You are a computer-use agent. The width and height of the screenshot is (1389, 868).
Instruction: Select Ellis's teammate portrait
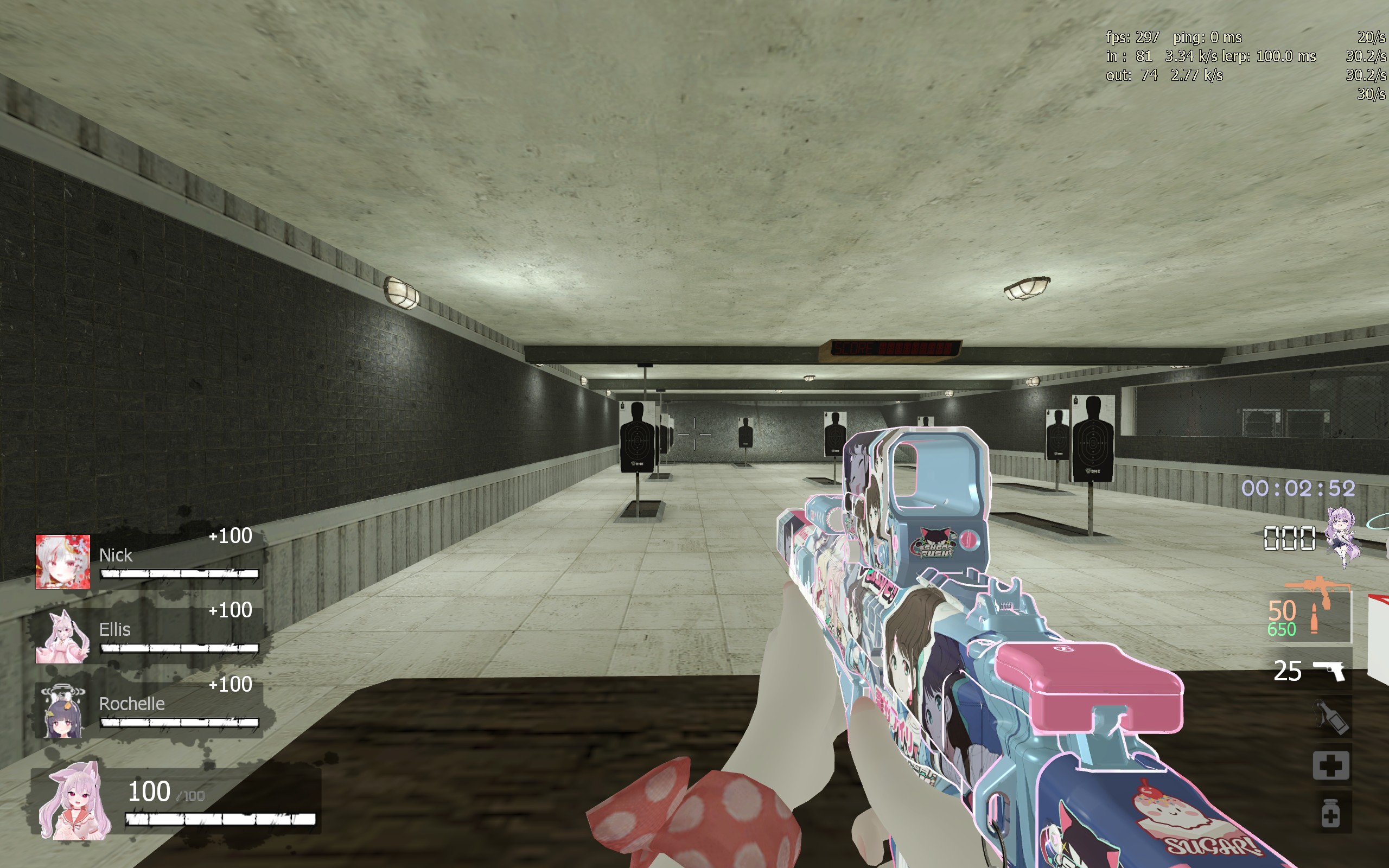pyautogui.click(x=62, y=636)
